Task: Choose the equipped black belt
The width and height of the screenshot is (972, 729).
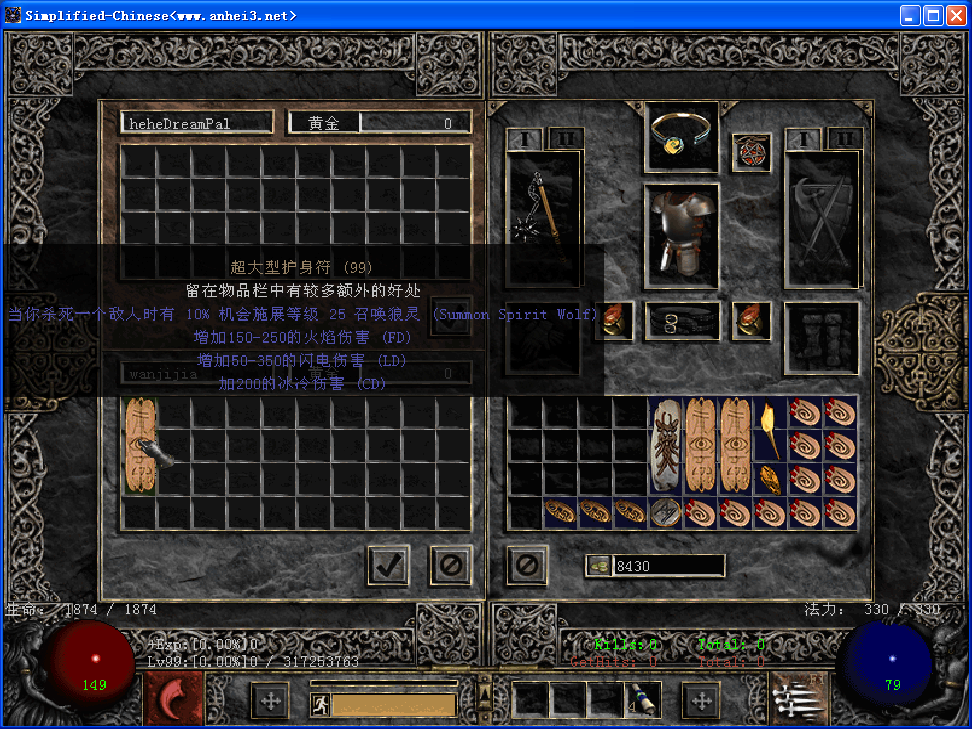Action: click(x=681, y=321)
